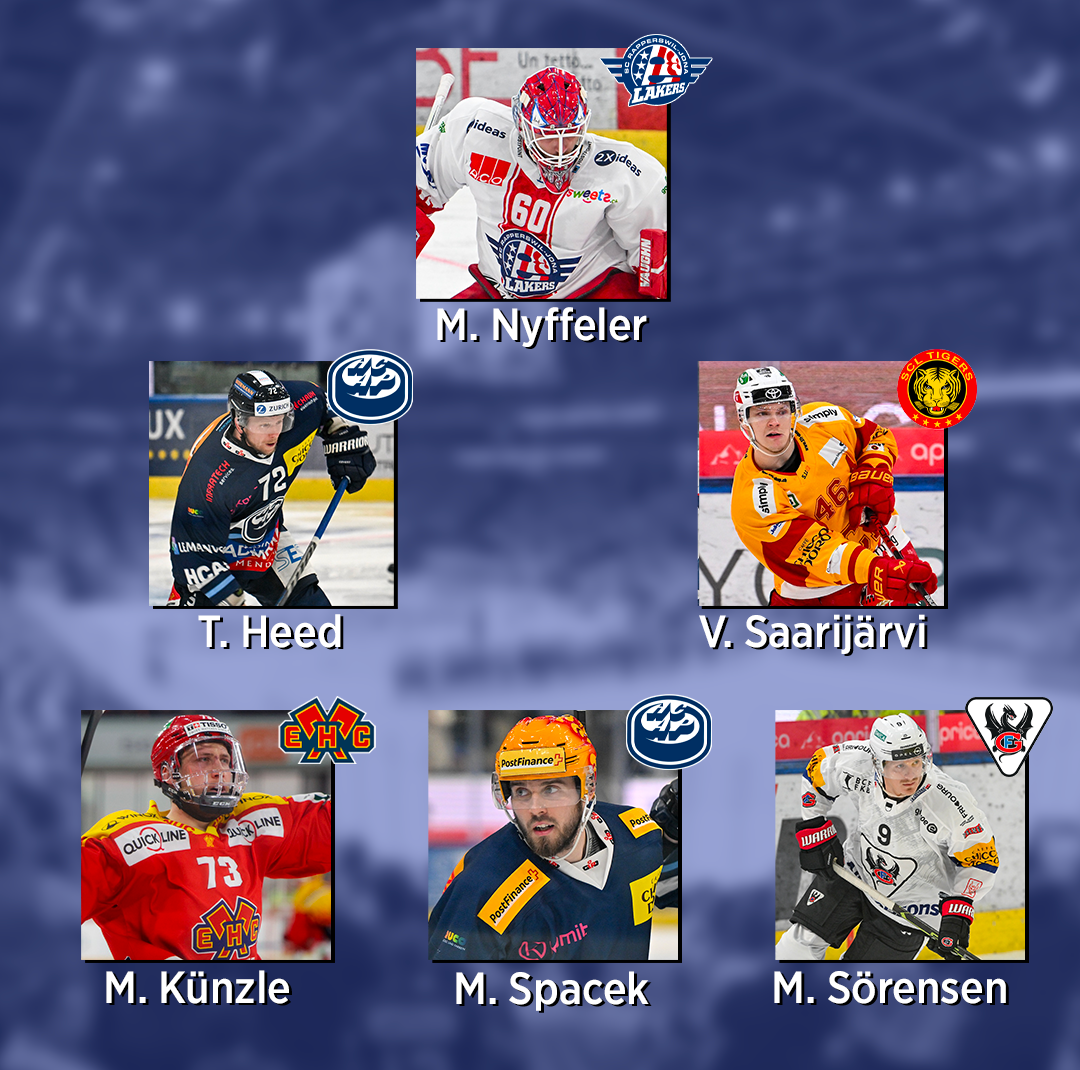Open M. Künzle's player card
Viewport: 1080px width, 1070px height.
coord(206,835)
